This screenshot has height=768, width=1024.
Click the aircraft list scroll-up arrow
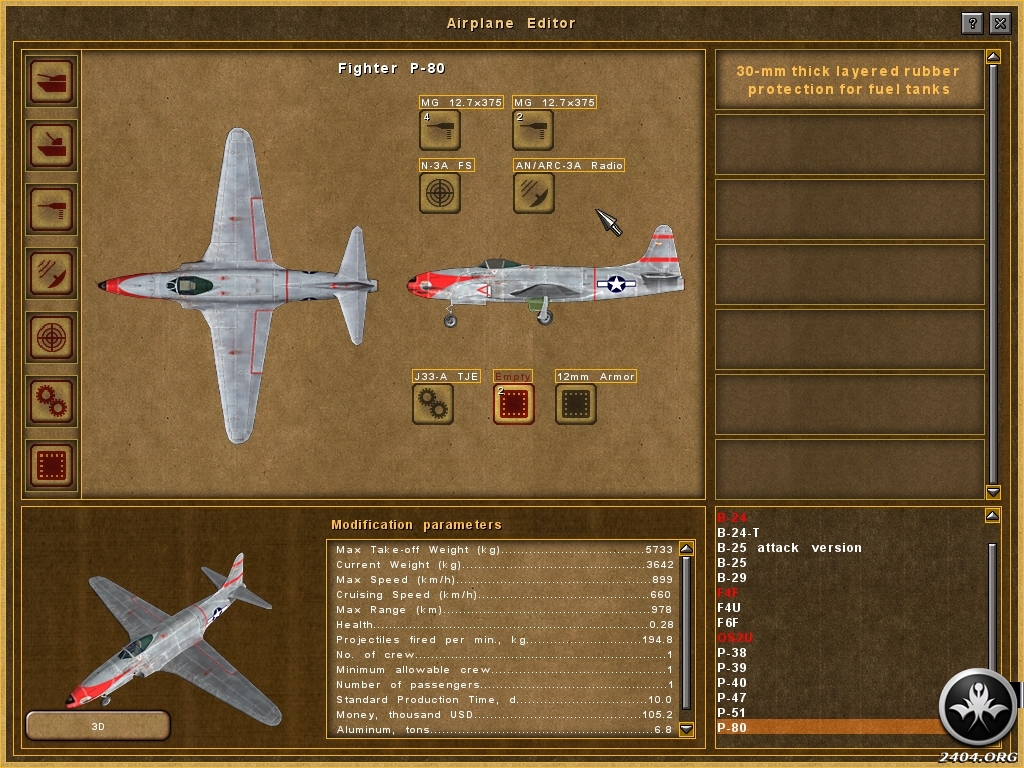[992, 515]
